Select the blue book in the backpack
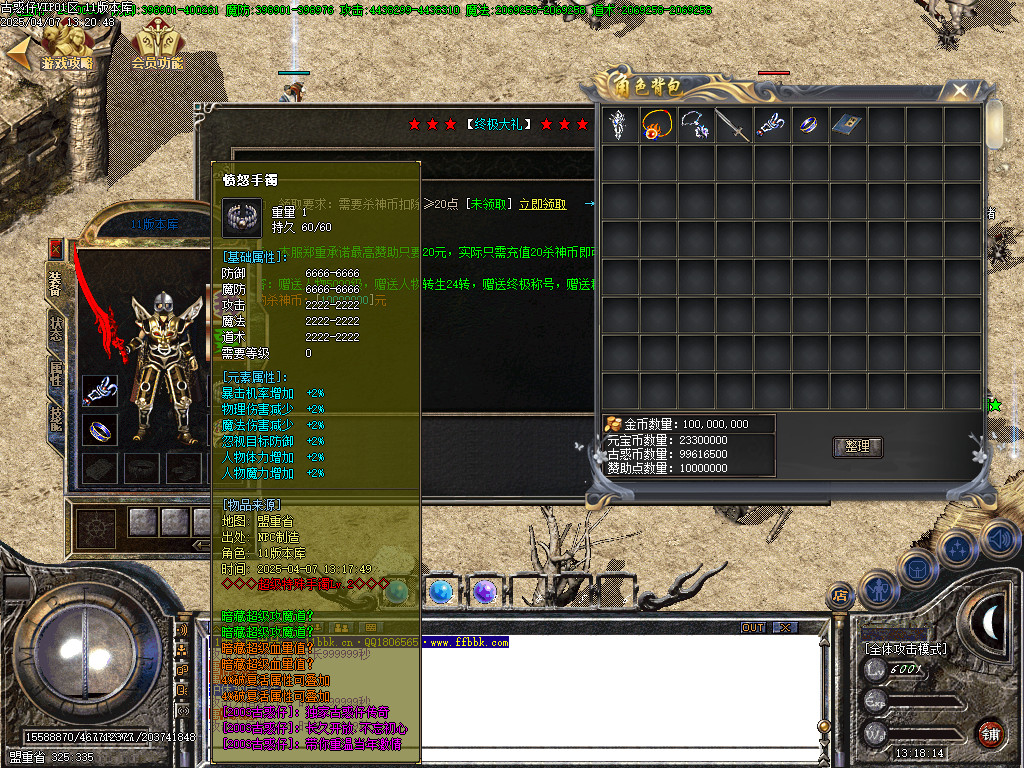Image resolution: width=1024 pixels, height=768 pixels. 846,125
